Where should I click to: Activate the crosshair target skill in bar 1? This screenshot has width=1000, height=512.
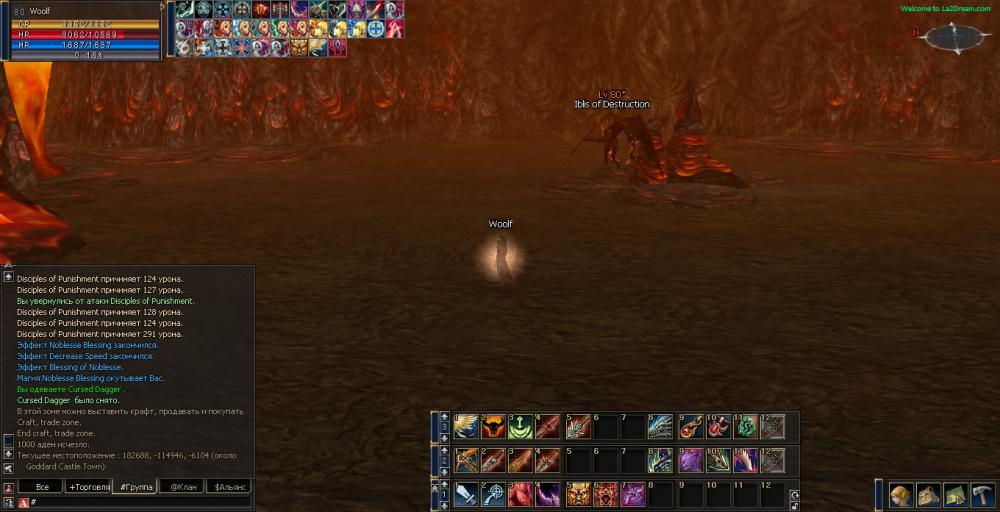click(493, 494)
